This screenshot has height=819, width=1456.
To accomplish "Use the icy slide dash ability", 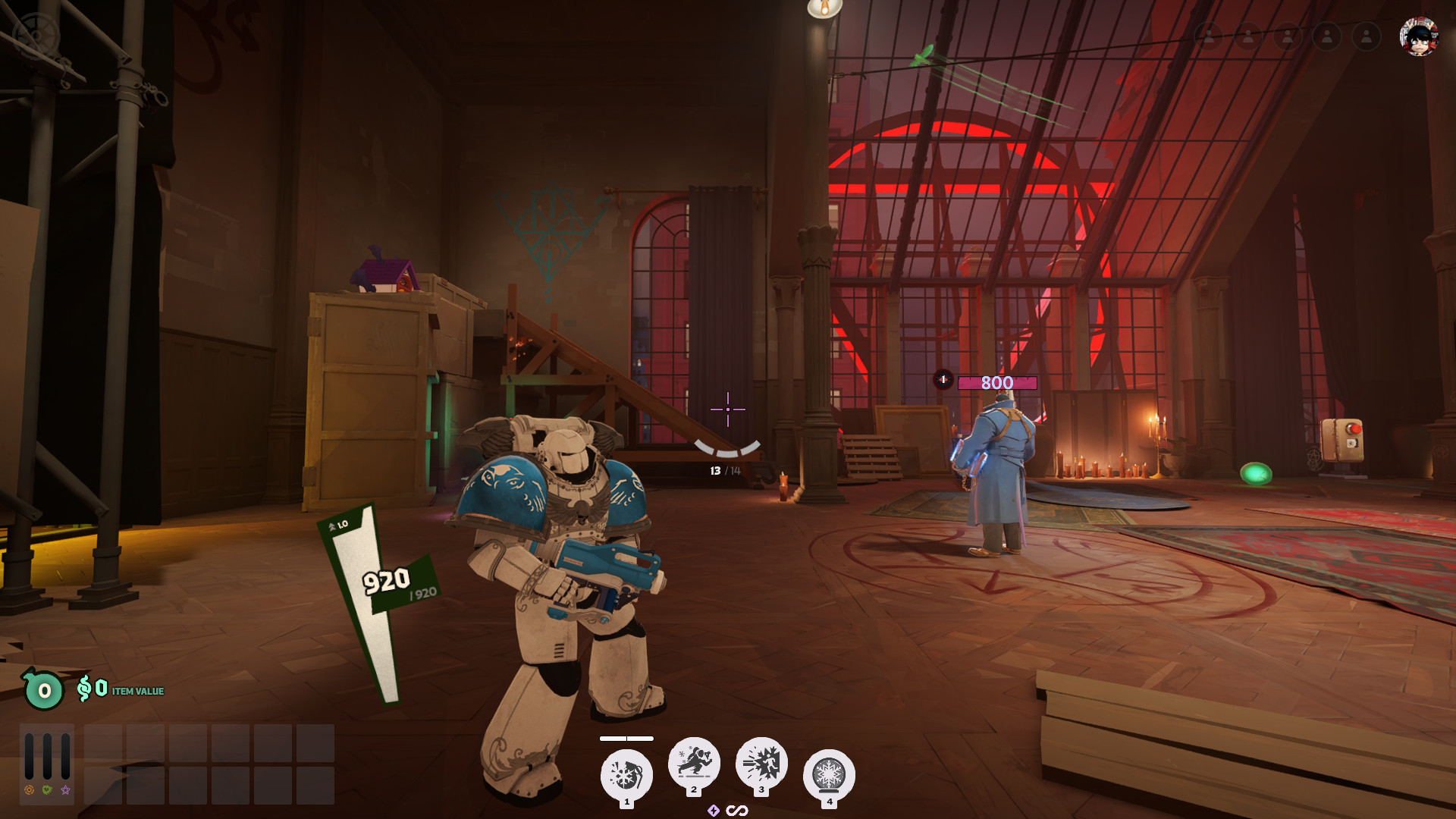I will click(x=694, y=762).
